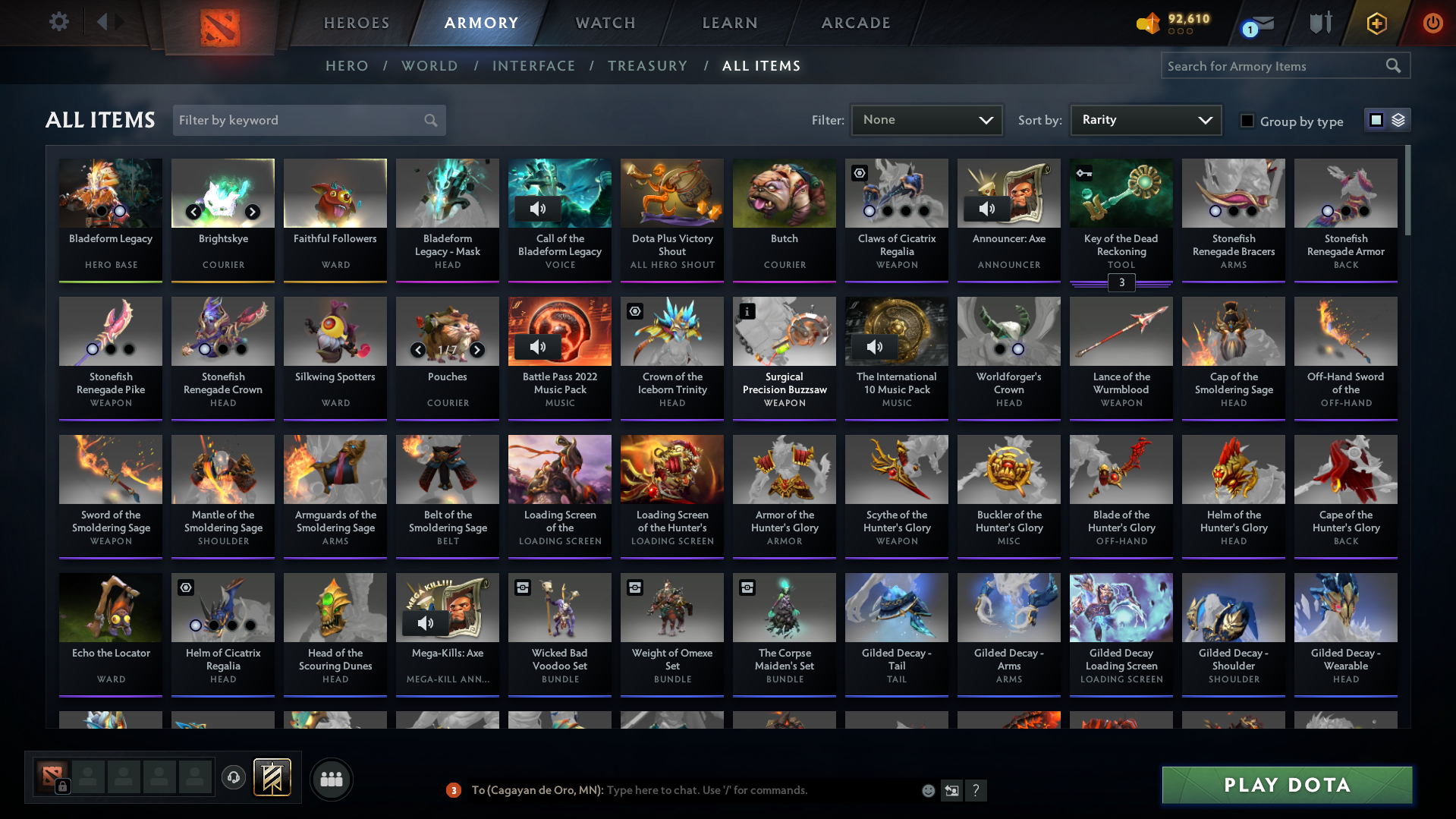Screen dimensions: 1456x819
Task: Click the next arrow on the Pouches courier
Action: pos(477,350)
